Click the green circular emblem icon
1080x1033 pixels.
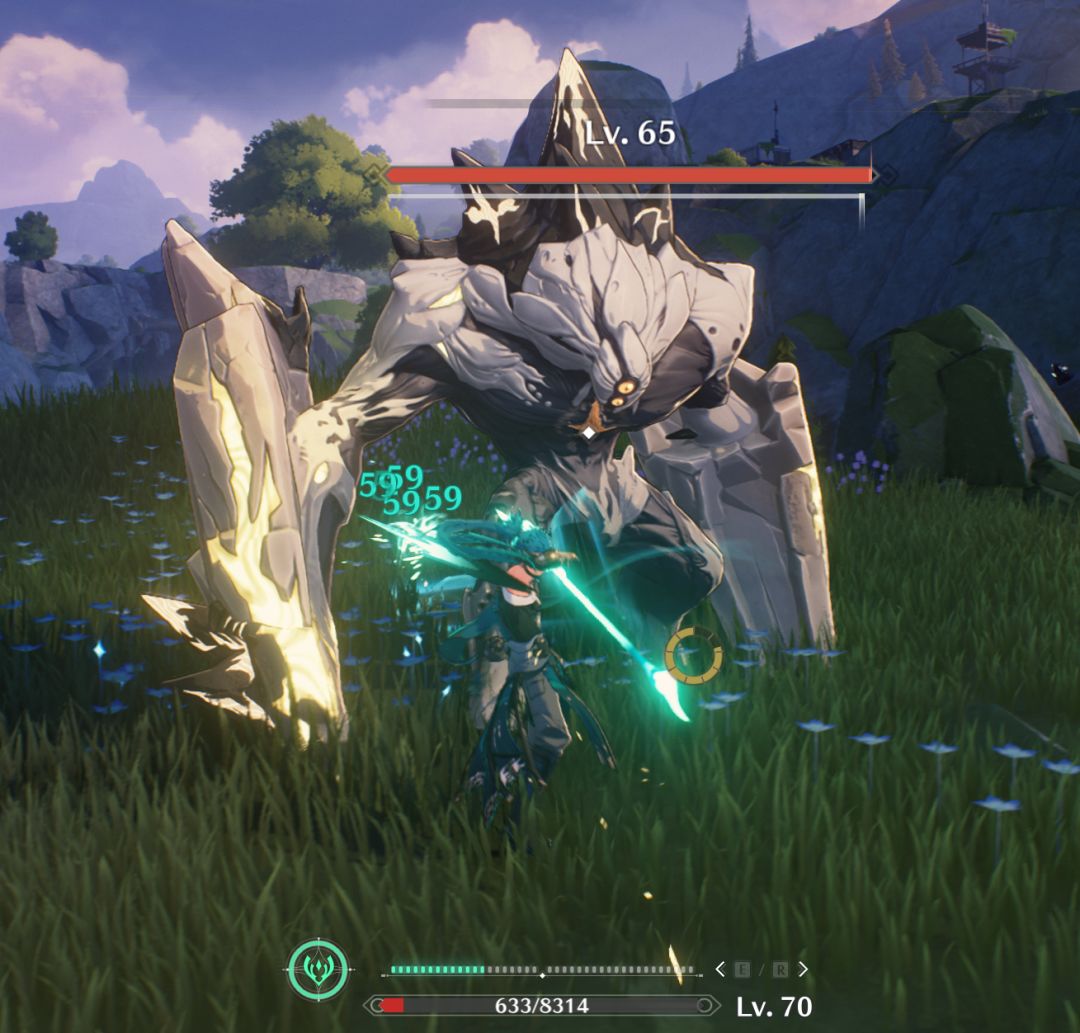pyautogui.click(x=318, y=969)
